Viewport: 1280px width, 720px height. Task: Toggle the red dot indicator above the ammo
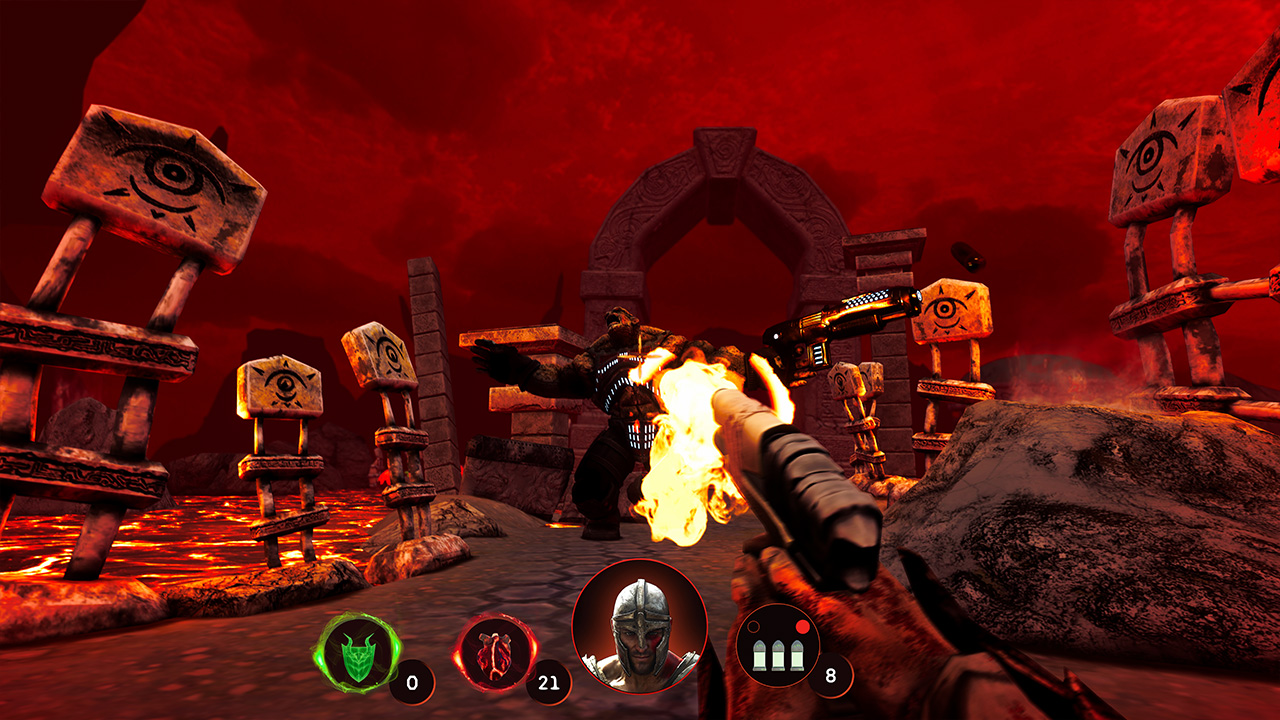[x=801, y=625]
